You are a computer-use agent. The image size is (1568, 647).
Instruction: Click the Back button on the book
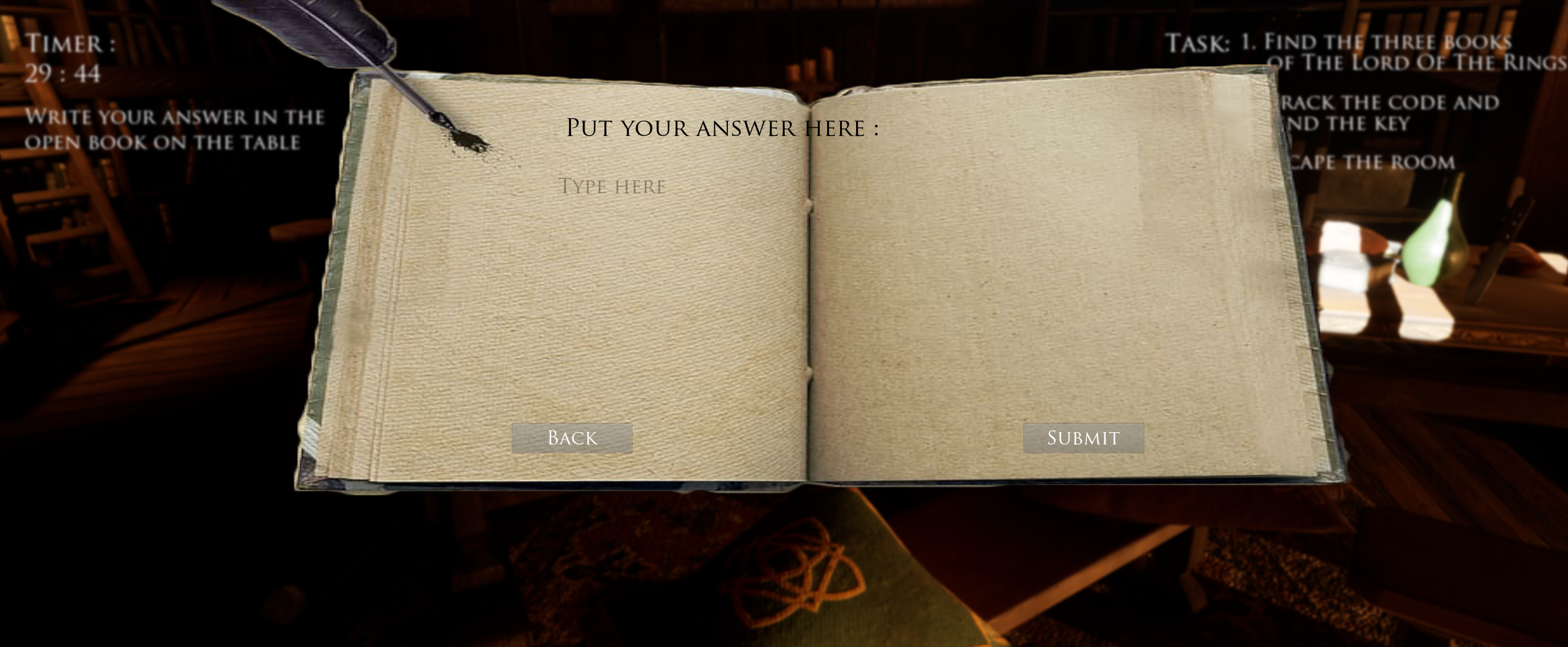point(572,438)
